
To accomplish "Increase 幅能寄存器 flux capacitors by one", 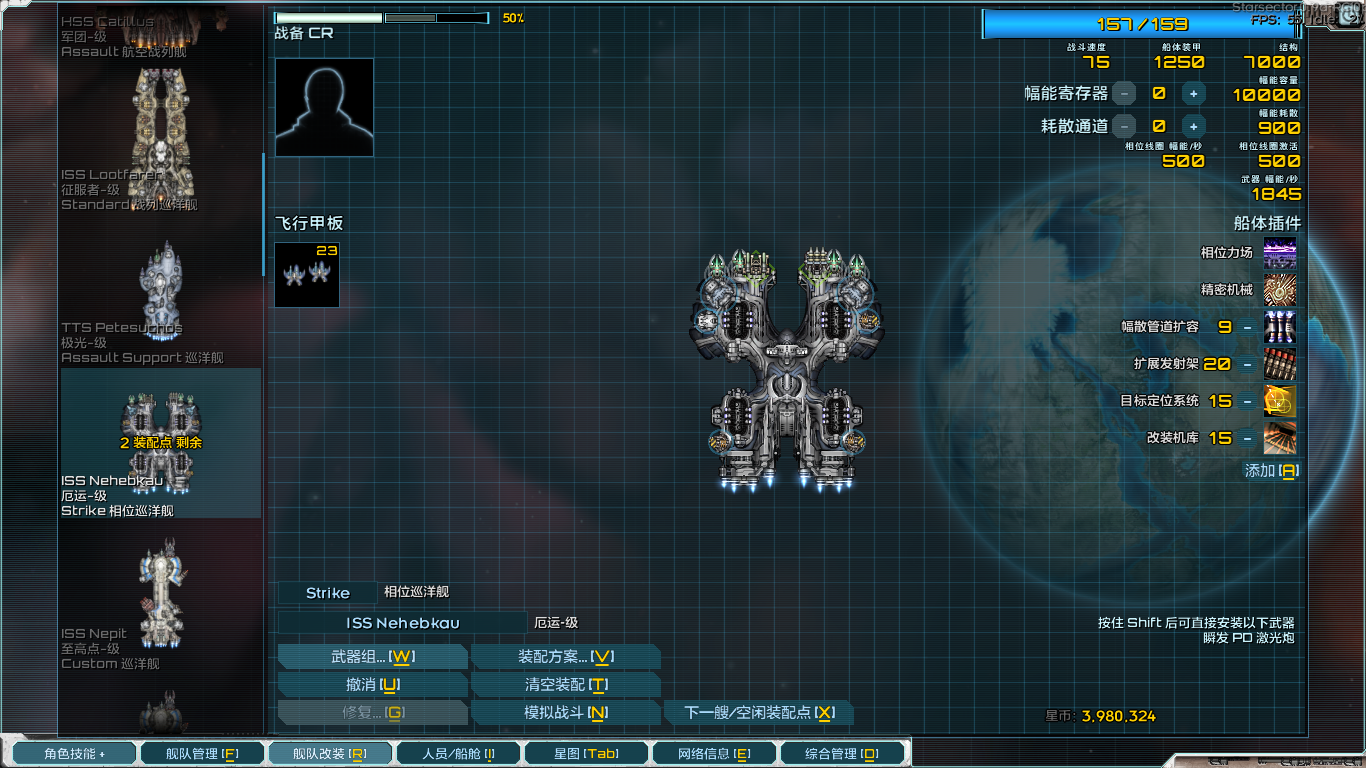I will [1193, 94].
